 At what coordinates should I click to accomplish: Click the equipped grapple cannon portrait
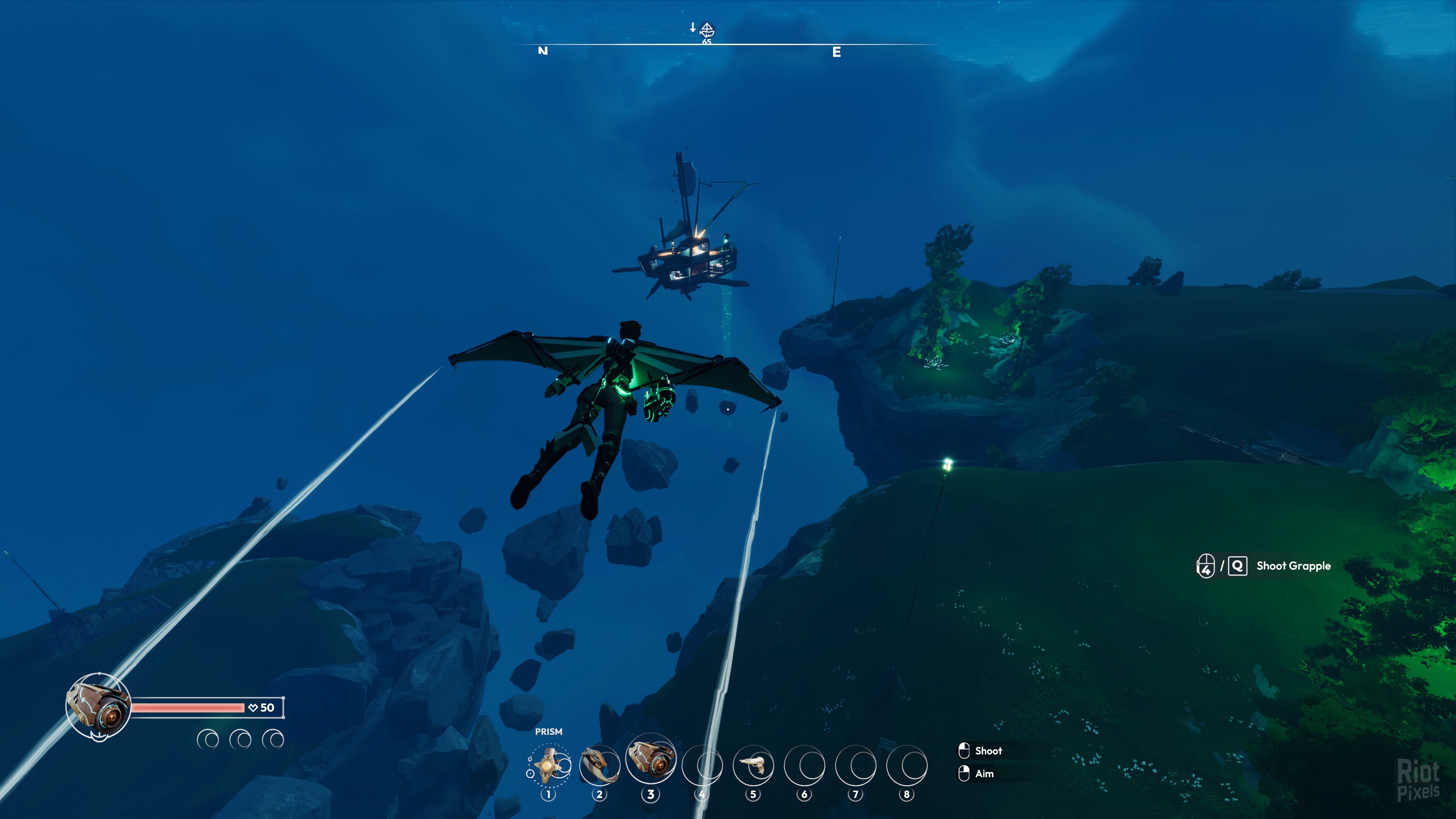tap(99, 705)
